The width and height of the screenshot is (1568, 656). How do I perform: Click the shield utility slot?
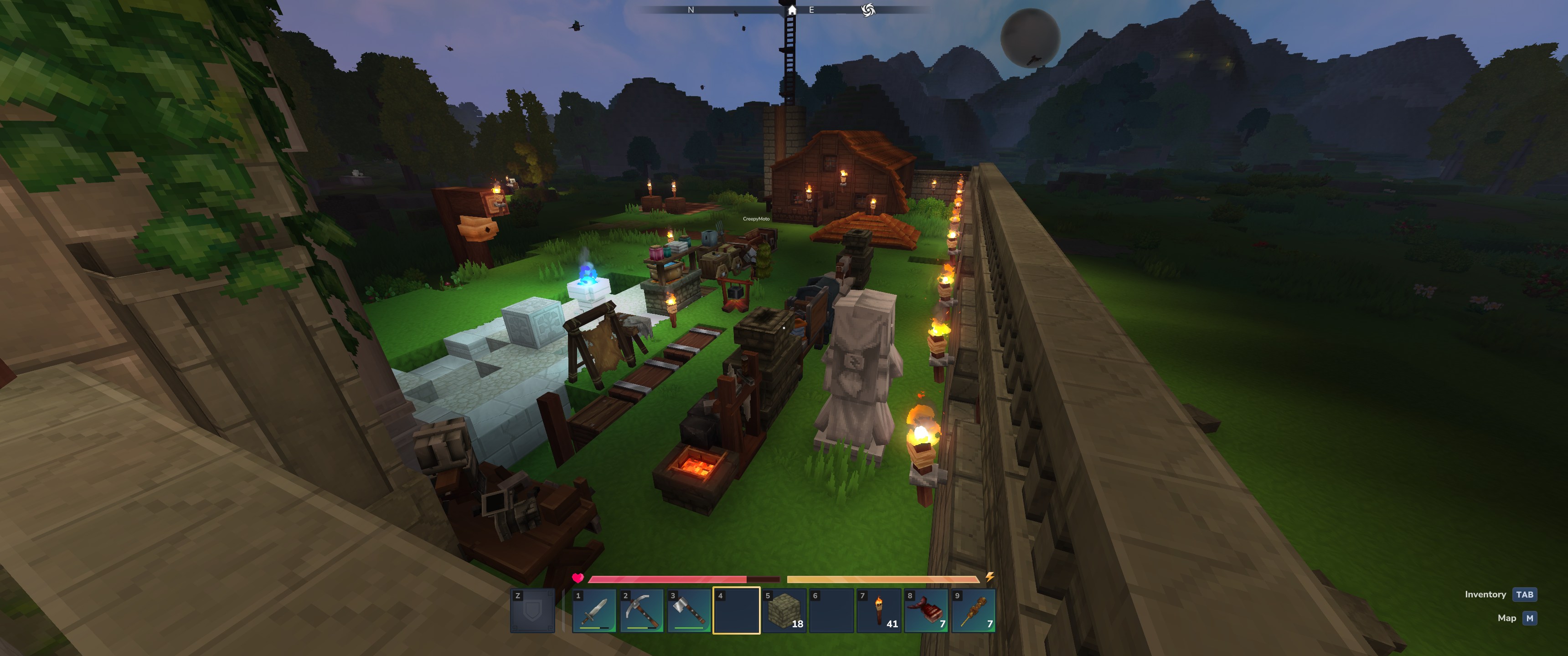[532, 610]
